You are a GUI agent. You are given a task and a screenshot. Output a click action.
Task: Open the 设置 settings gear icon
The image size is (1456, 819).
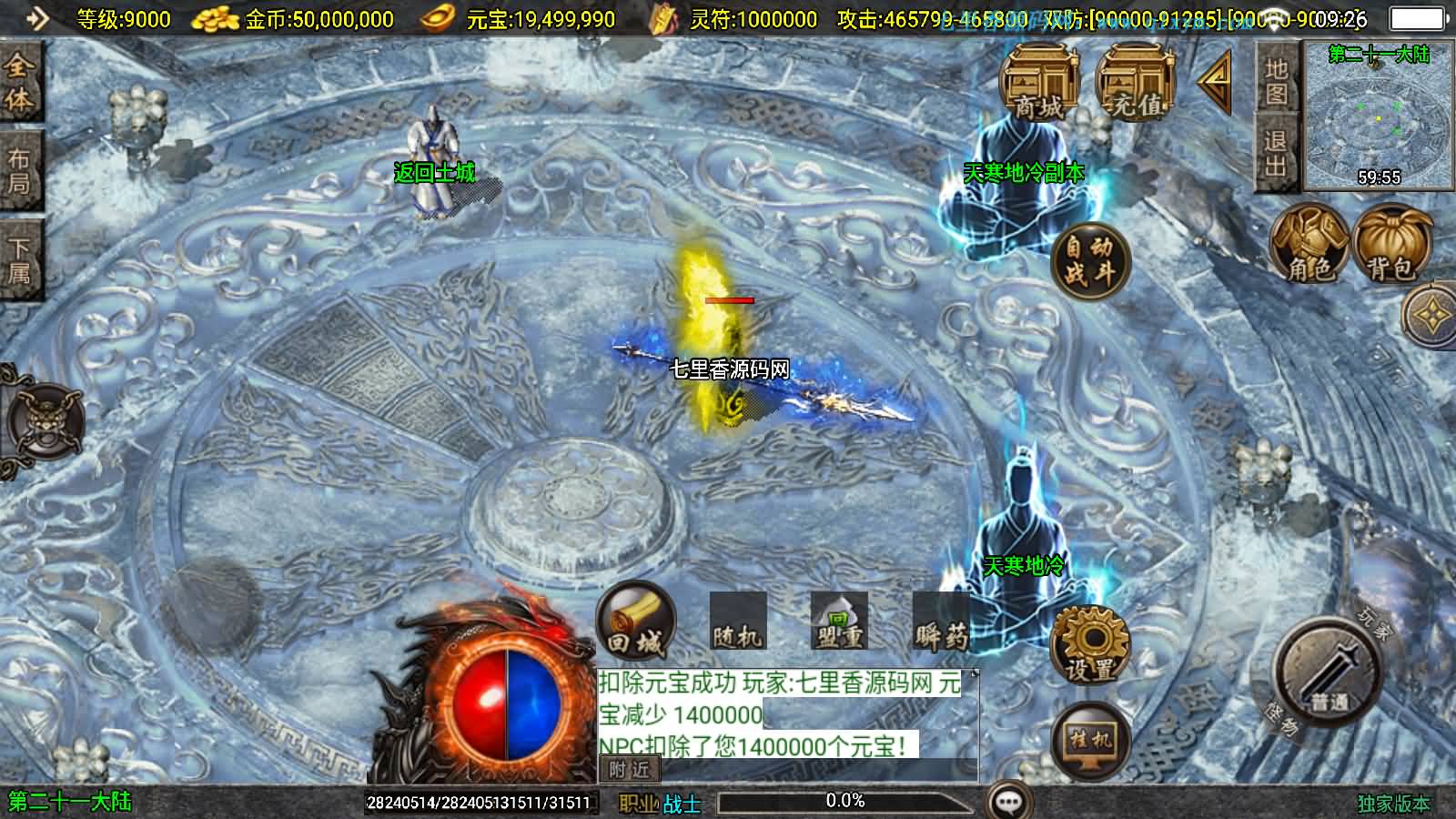pos(1089,646)
